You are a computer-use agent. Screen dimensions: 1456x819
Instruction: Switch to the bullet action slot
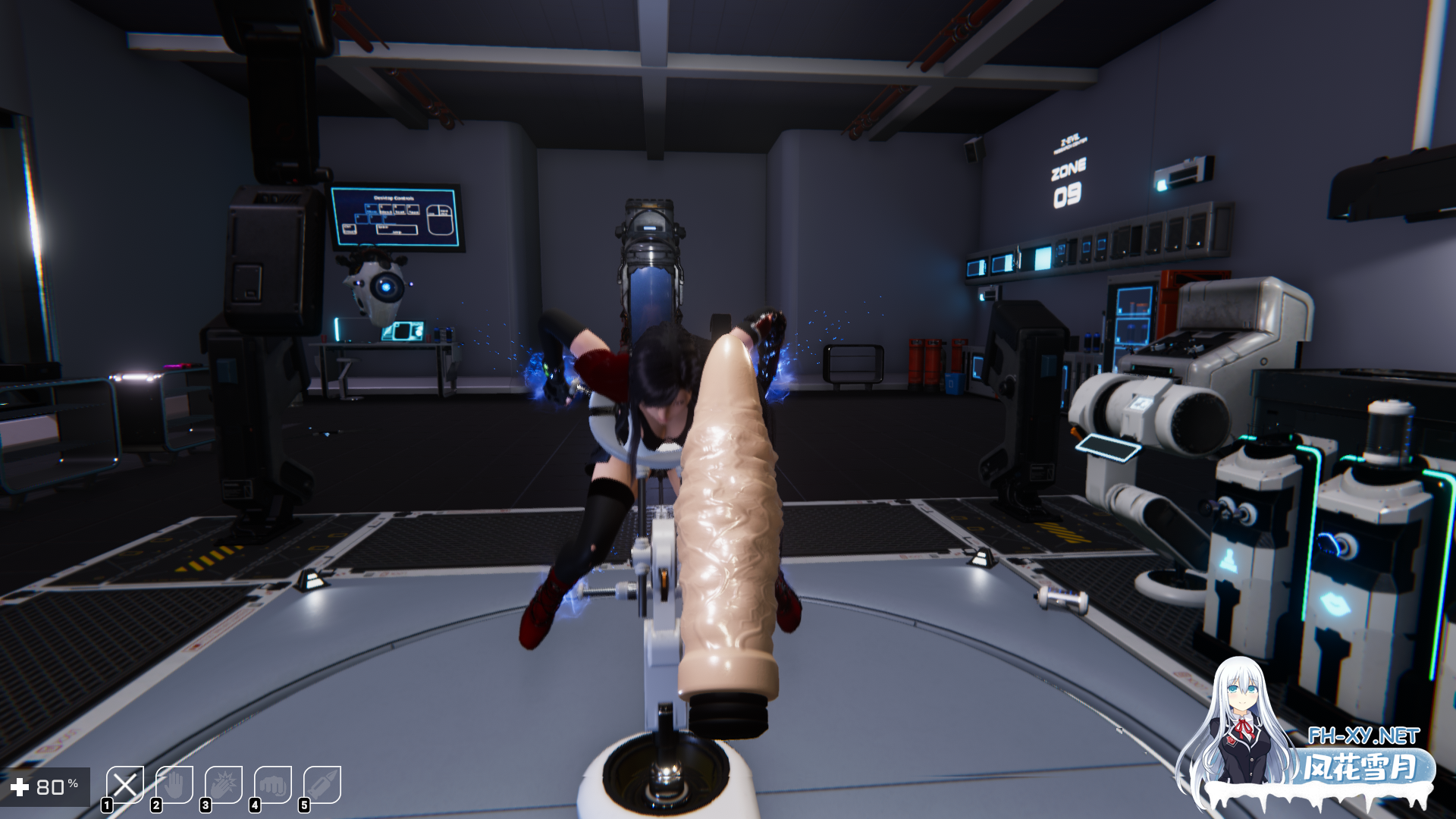pos(322,785)
